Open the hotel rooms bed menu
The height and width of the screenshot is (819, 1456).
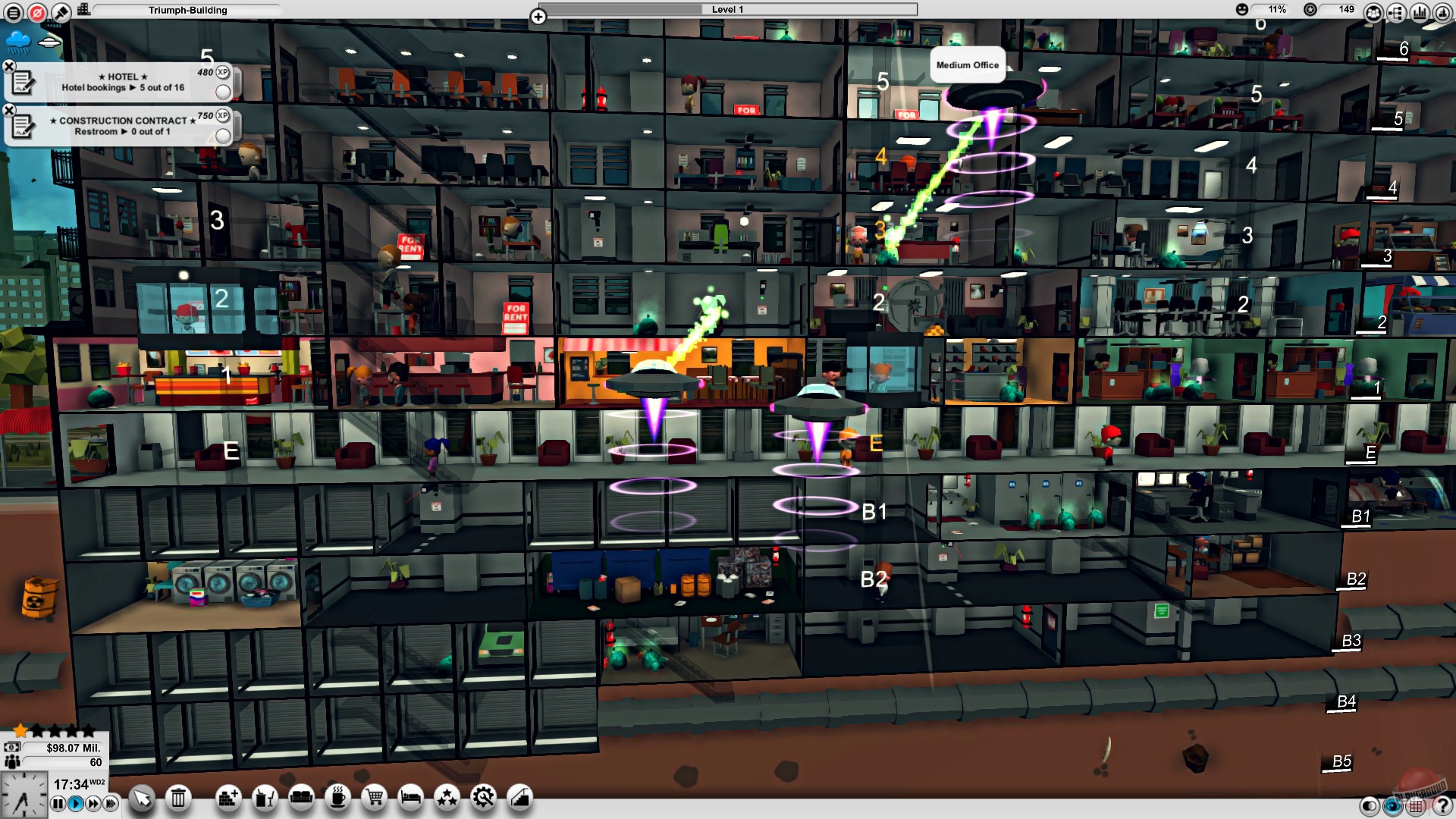[x=409, y=797]
